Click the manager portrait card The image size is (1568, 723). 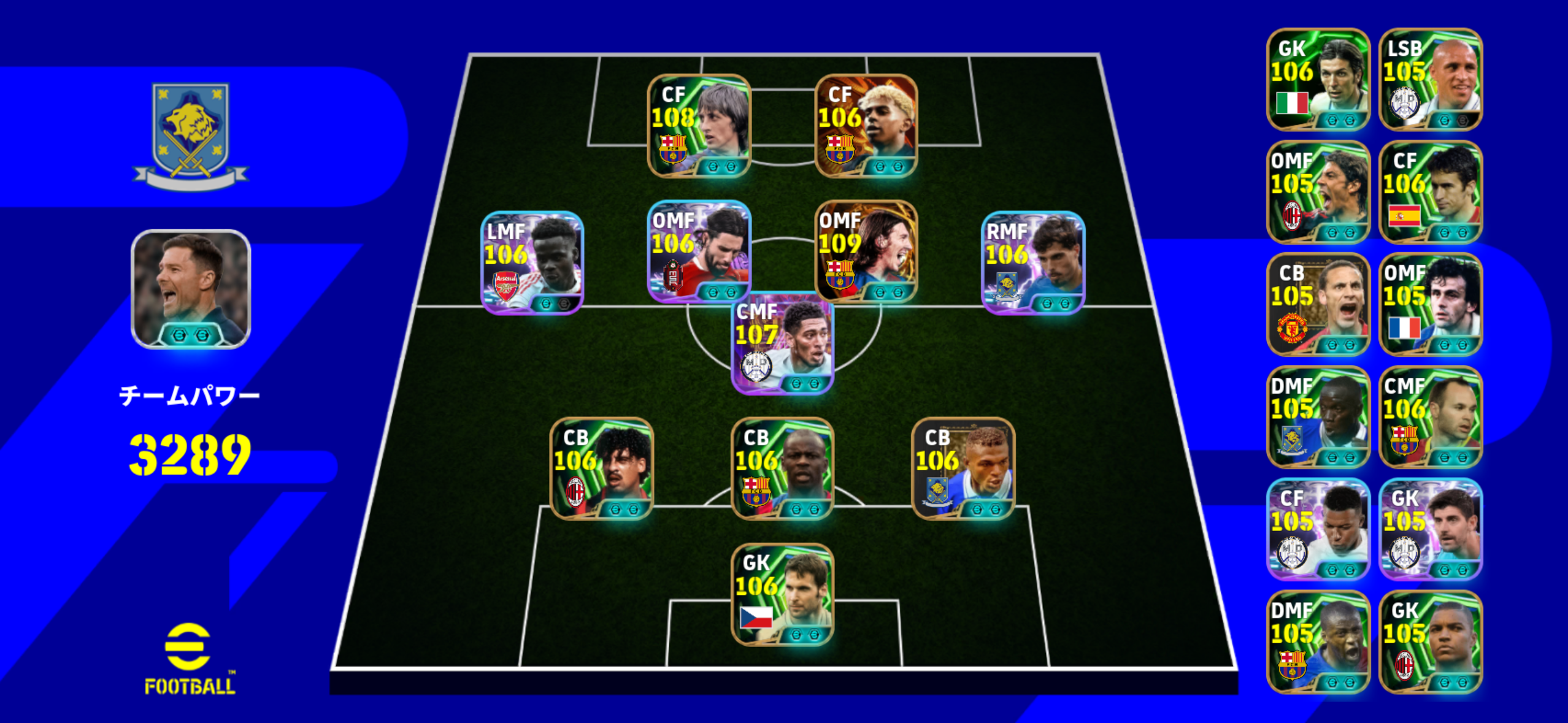191,289
